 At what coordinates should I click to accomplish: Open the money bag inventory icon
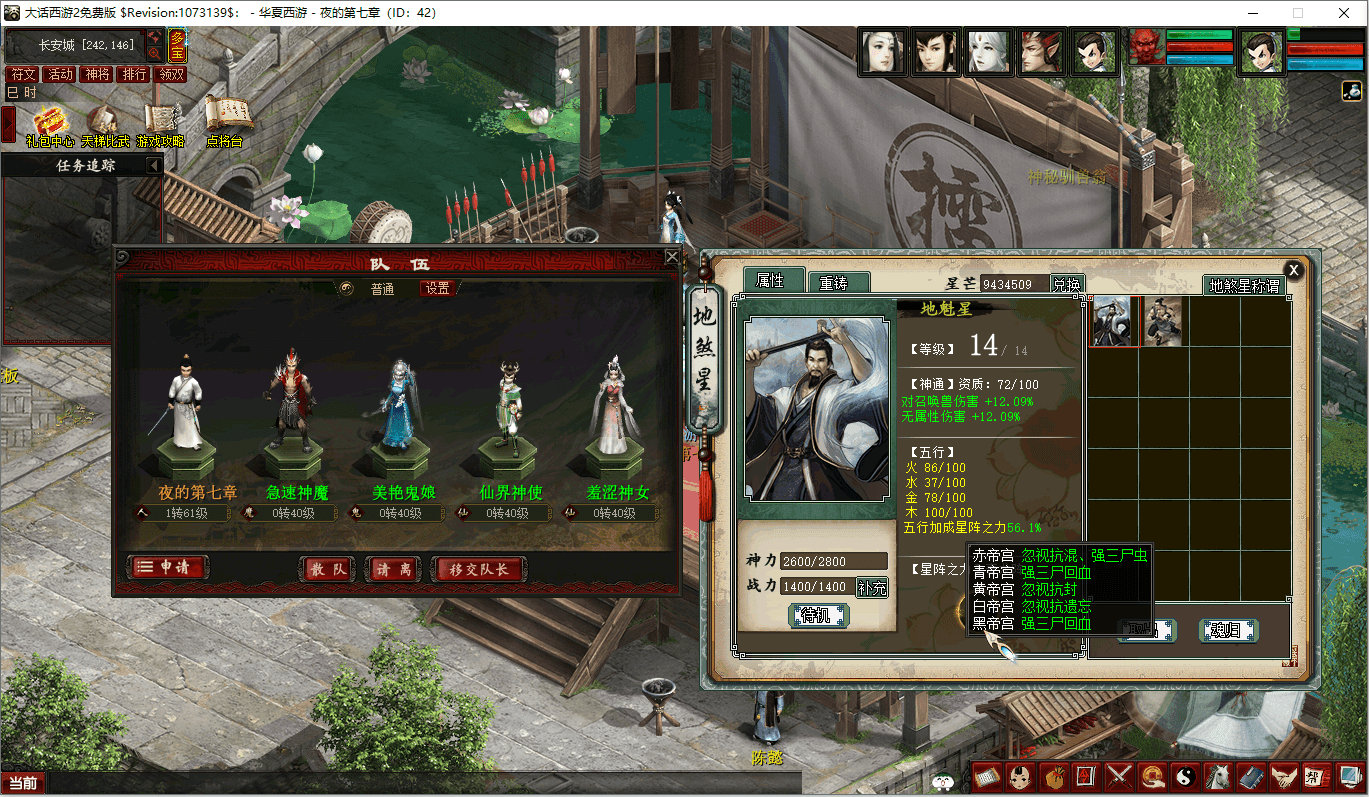click(1052, 775)
